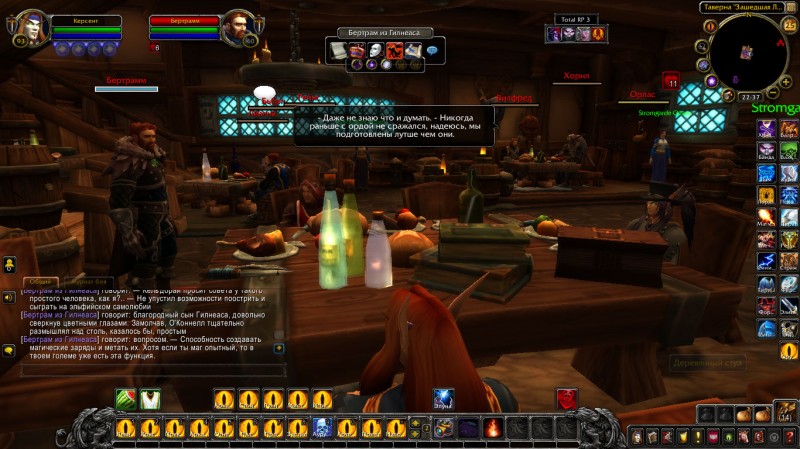
Task: Click the red 11 notification icon
Action: tap(672, 81)
